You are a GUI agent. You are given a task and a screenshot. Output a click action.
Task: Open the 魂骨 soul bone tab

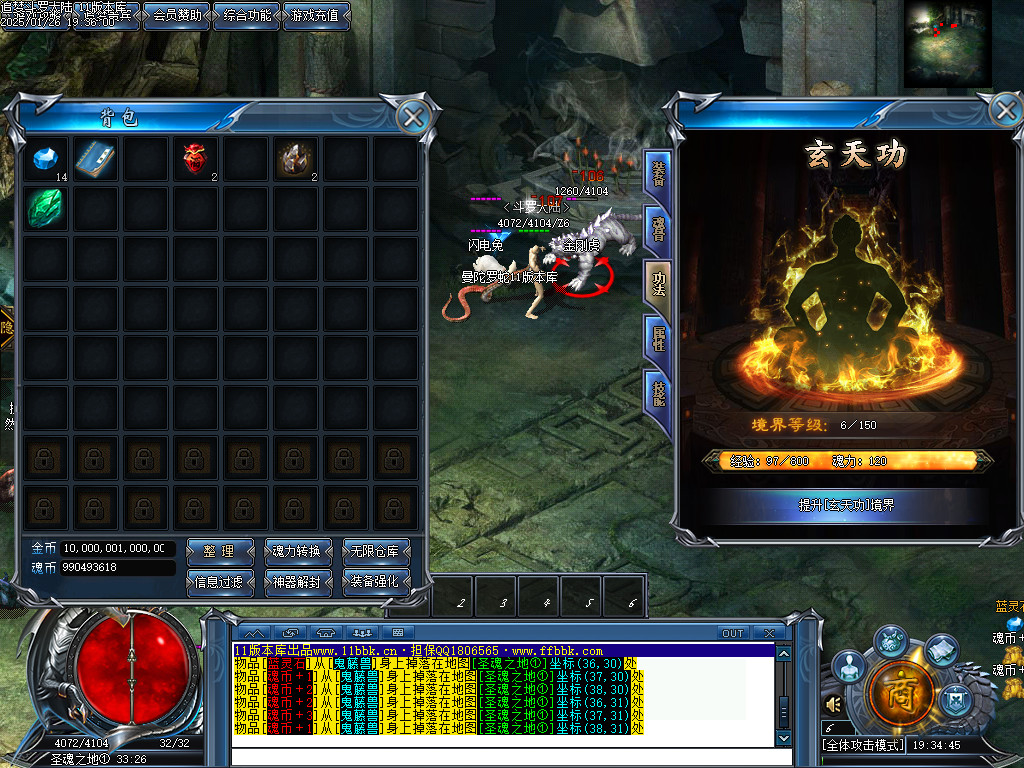(657, 229)
